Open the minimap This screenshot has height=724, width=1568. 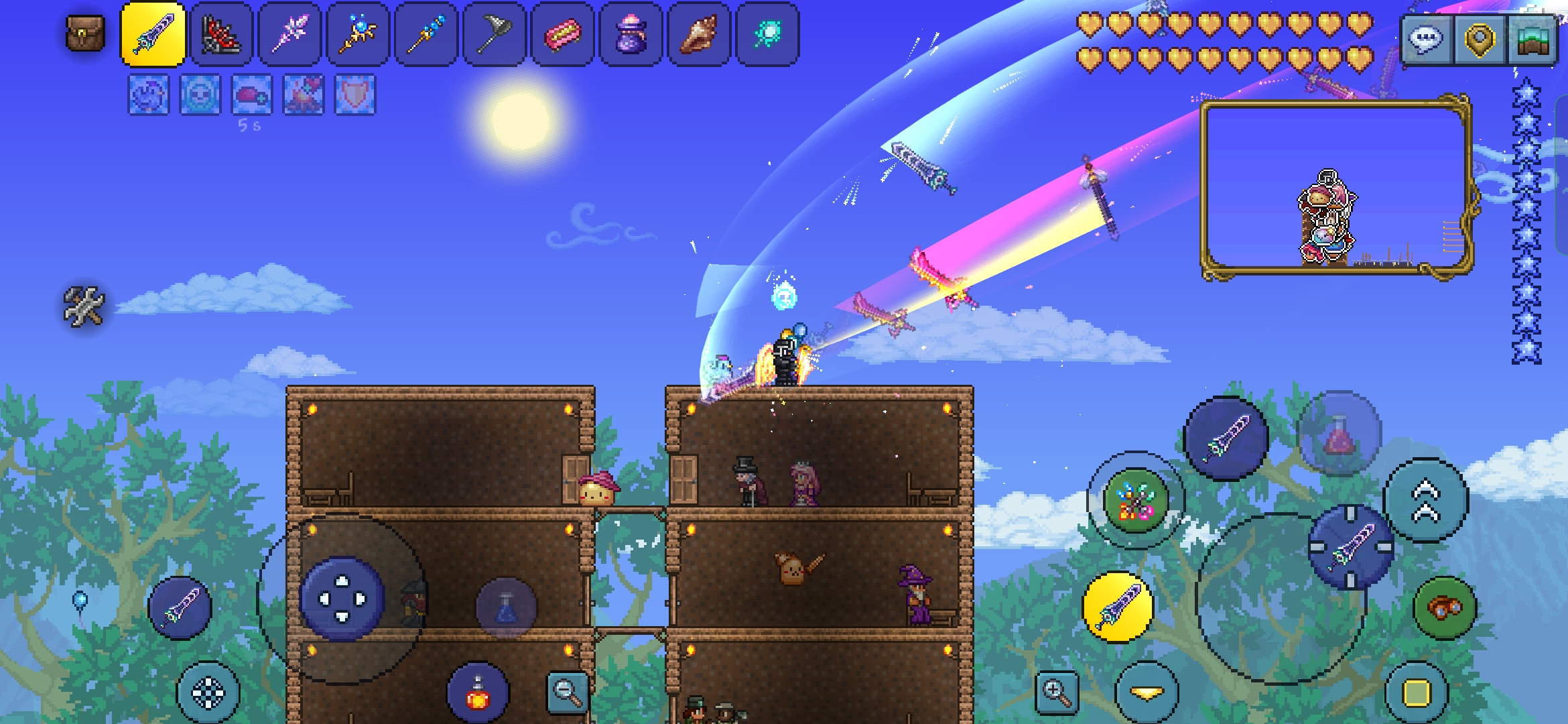click(1532, 39)
